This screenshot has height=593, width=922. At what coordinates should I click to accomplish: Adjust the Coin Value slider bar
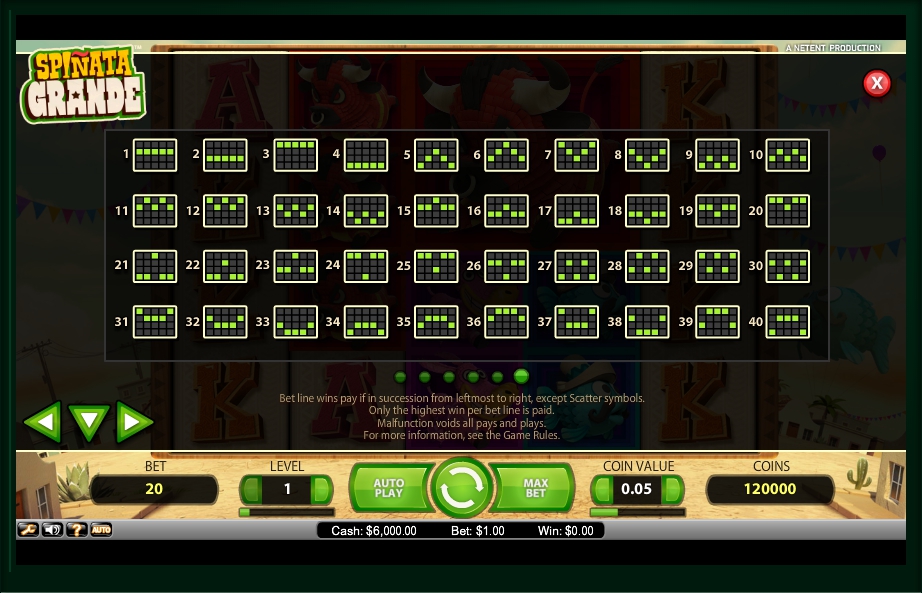(x=638, y=512)
